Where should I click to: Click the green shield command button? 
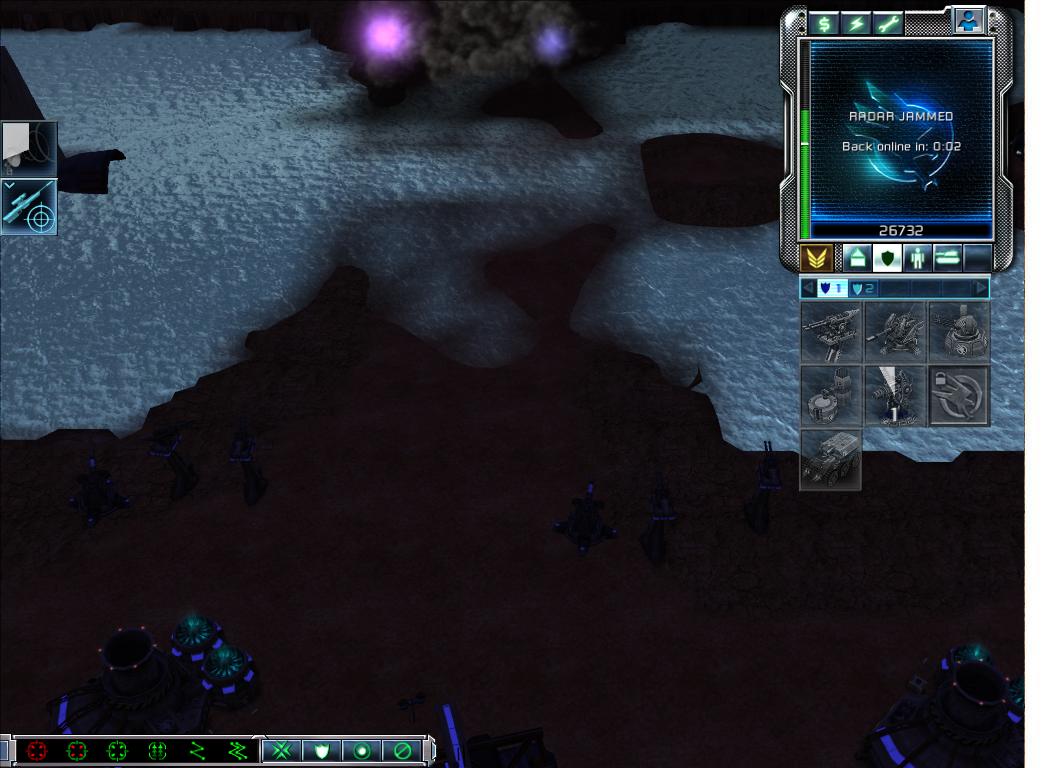pyautogui.click(x=322, y=750)
